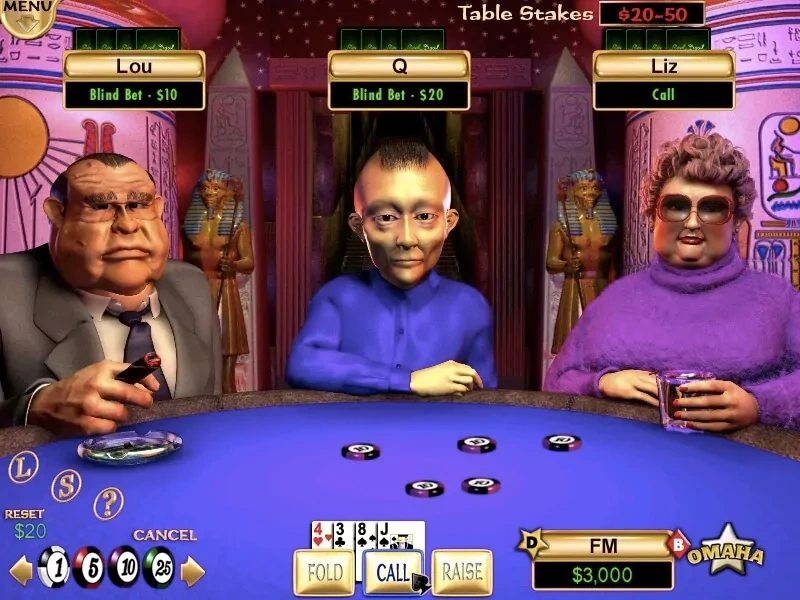Add a purple $10 chip
This screenshot has height=600, width=800.
pyautogui.click(x=123, y=568)
